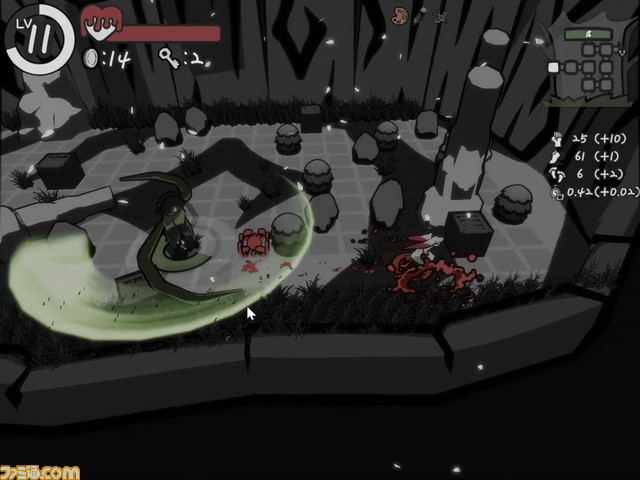
Task: Click the green bar atop the minimap
Action: [587, 34]
